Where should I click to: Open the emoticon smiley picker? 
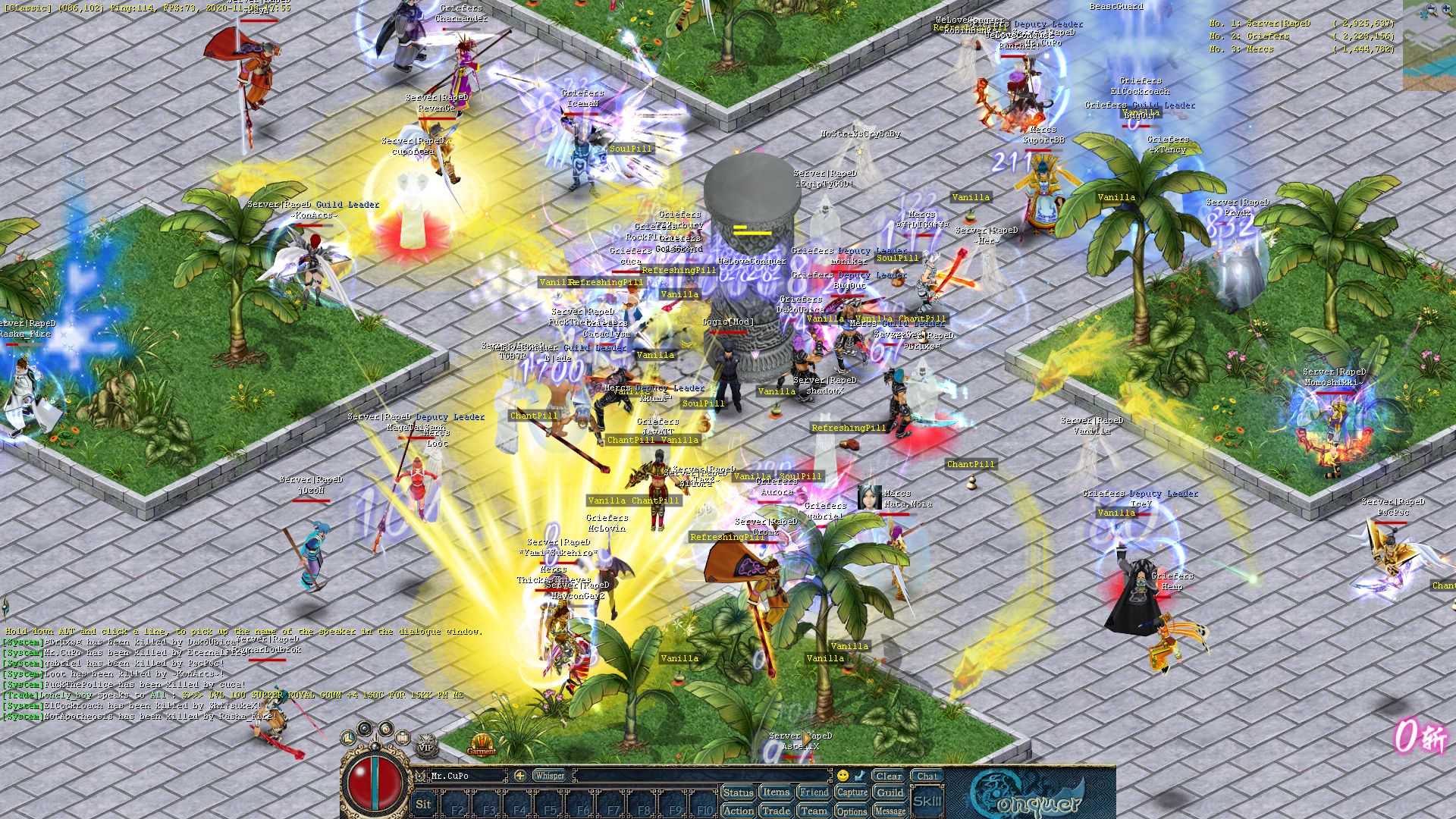tap(843, 776)
